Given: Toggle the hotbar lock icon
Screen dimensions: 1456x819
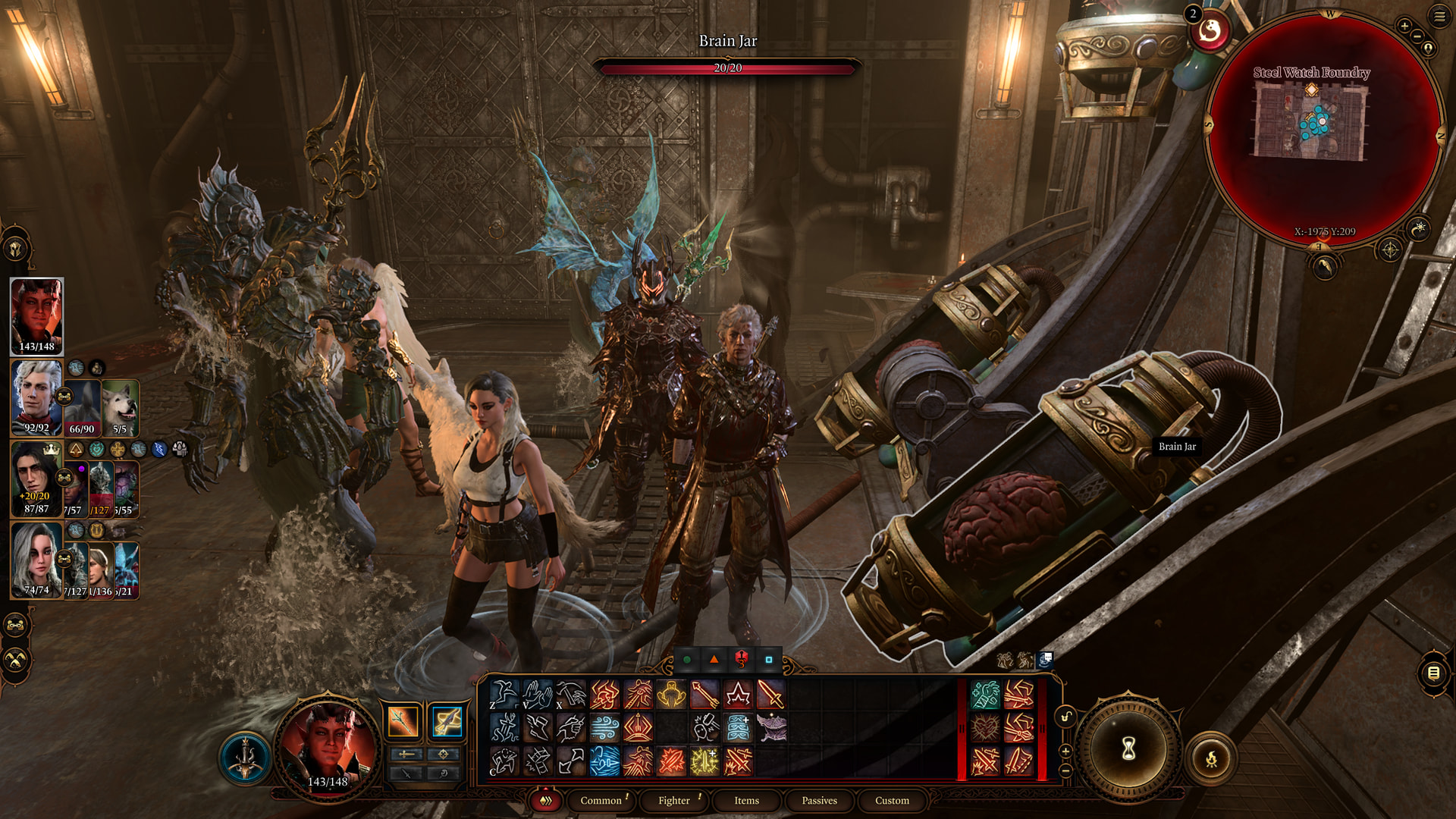Looking at the screenshot, I should click(x=1065, y=717).
